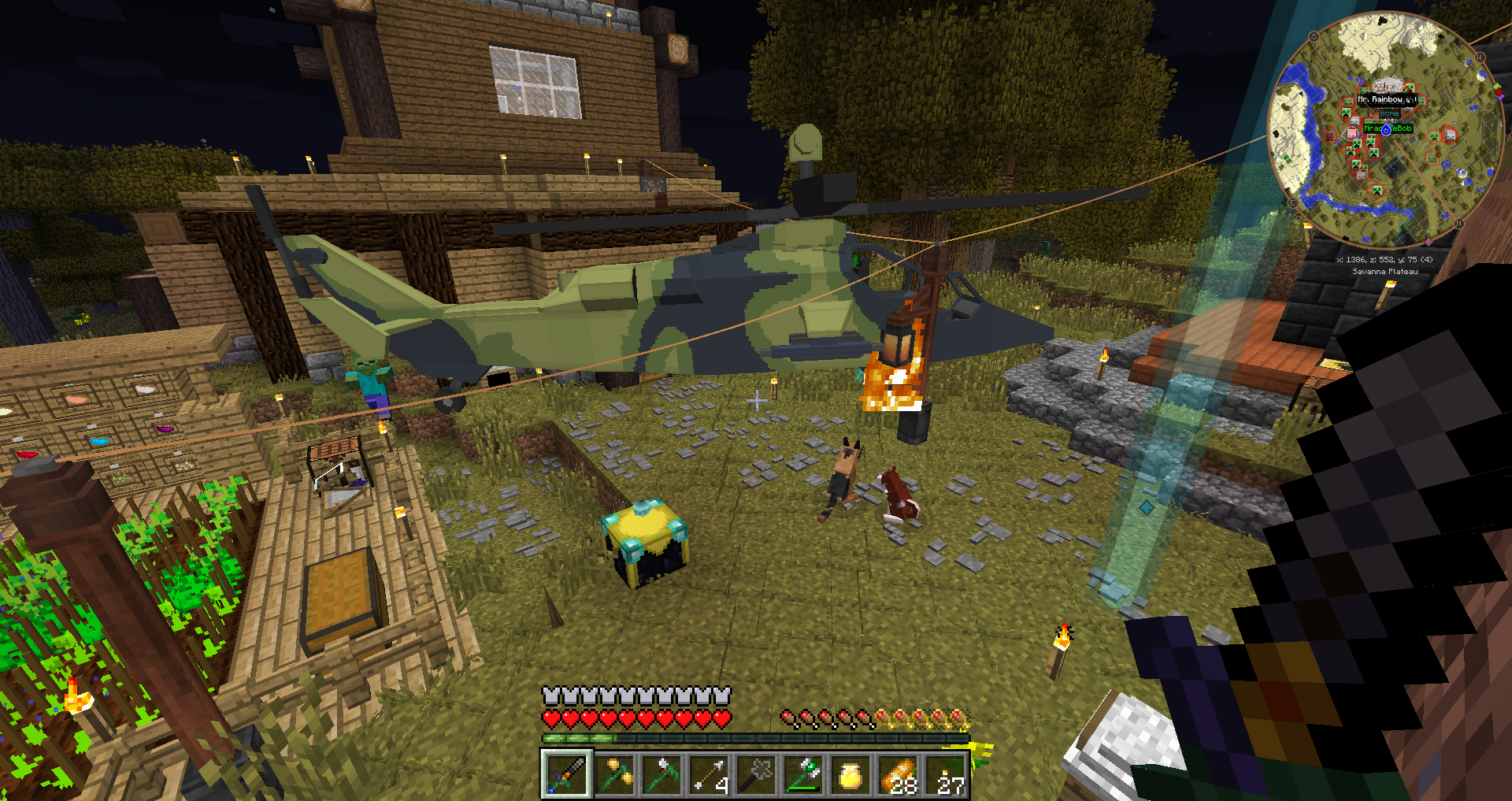Select the bread stack of 28
1512x801 pixels.
click(x=899, y=774)
